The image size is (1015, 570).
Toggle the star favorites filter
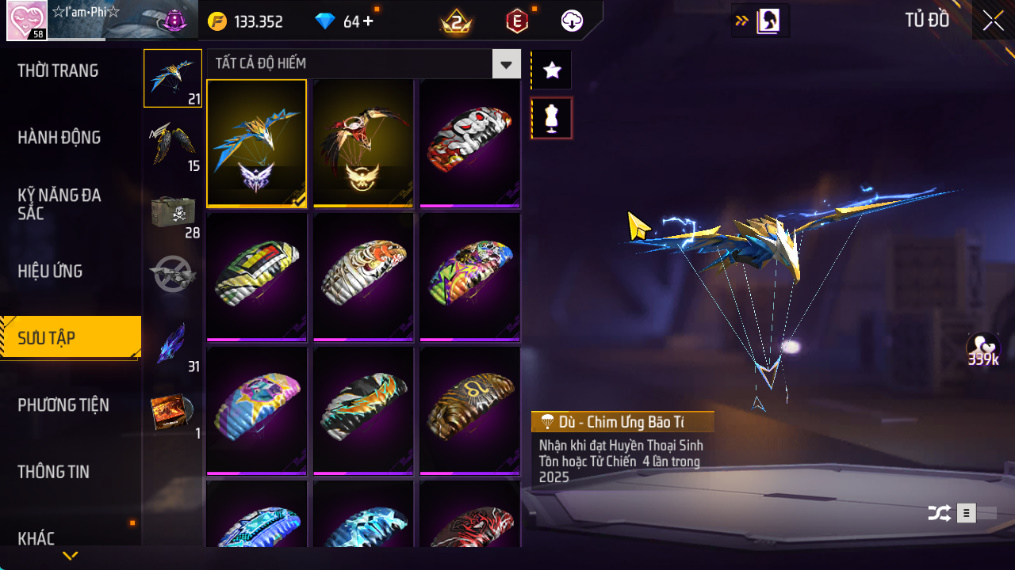point(551,70)
